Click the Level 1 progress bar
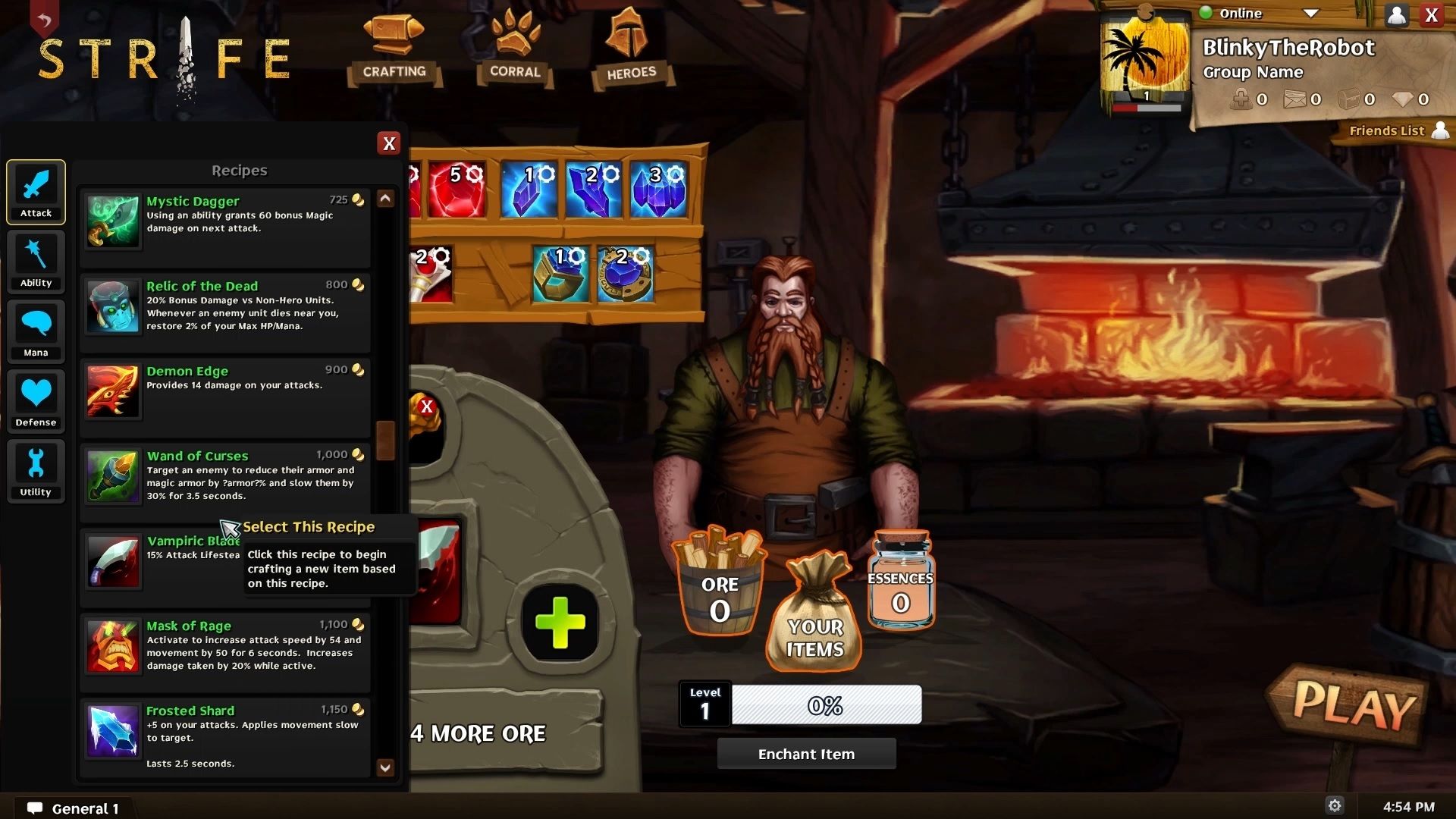 (x=826, y=705)
